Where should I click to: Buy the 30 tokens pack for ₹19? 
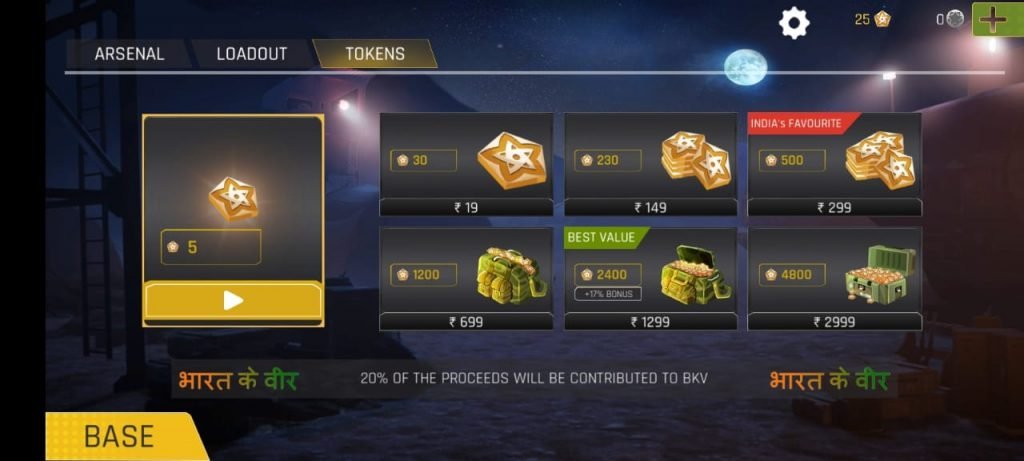pos(466,165)
